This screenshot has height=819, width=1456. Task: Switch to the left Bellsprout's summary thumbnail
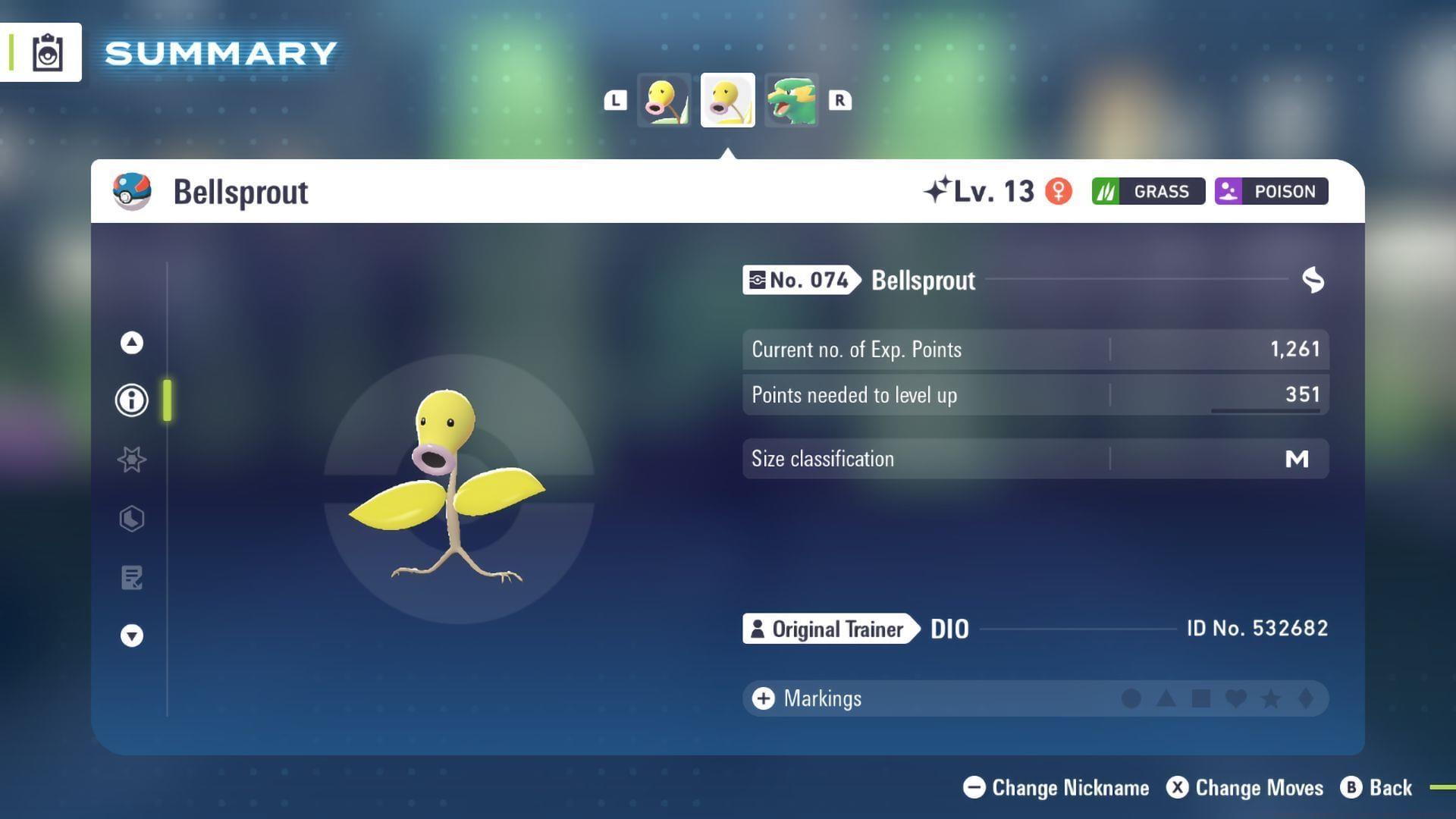click(664, 99)
